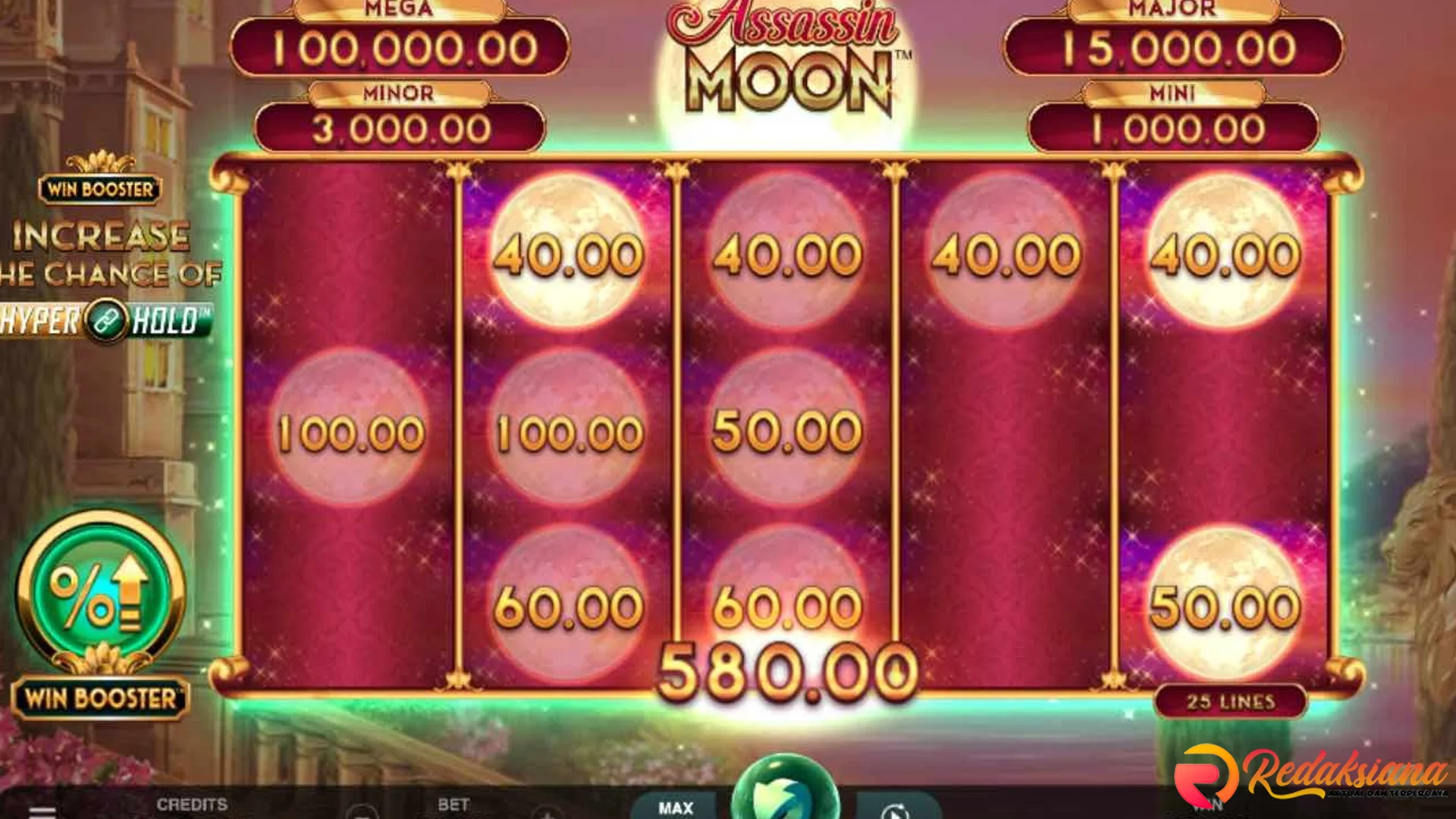Open the hamburger game menu icon
The height and width of the screenshot is (819, 1456).
point(42,810)
